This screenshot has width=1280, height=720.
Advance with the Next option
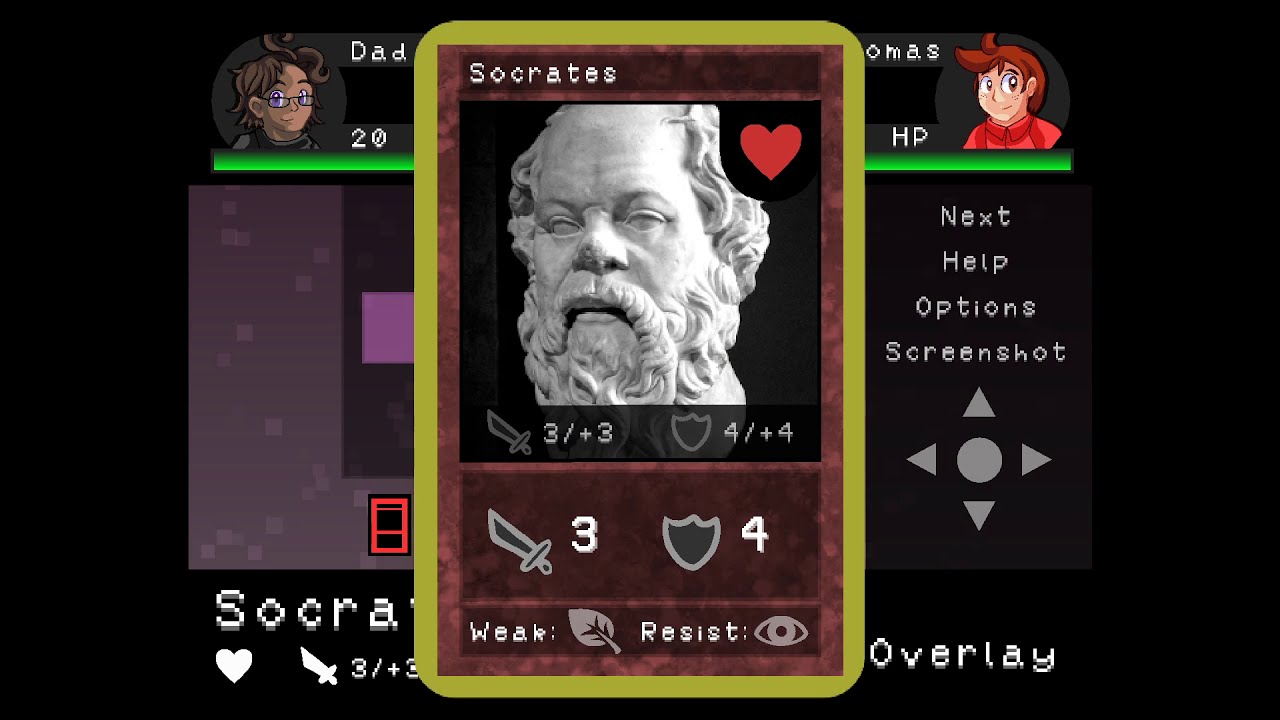975,216
